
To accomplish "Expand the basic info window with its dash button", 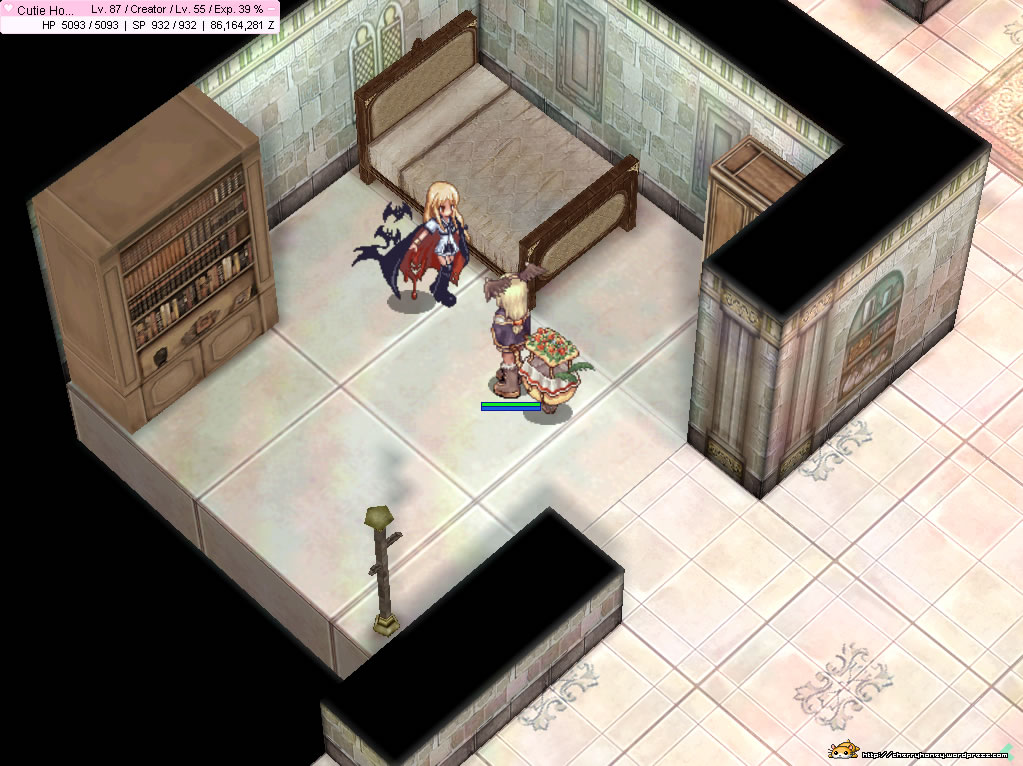I will 272,8.
